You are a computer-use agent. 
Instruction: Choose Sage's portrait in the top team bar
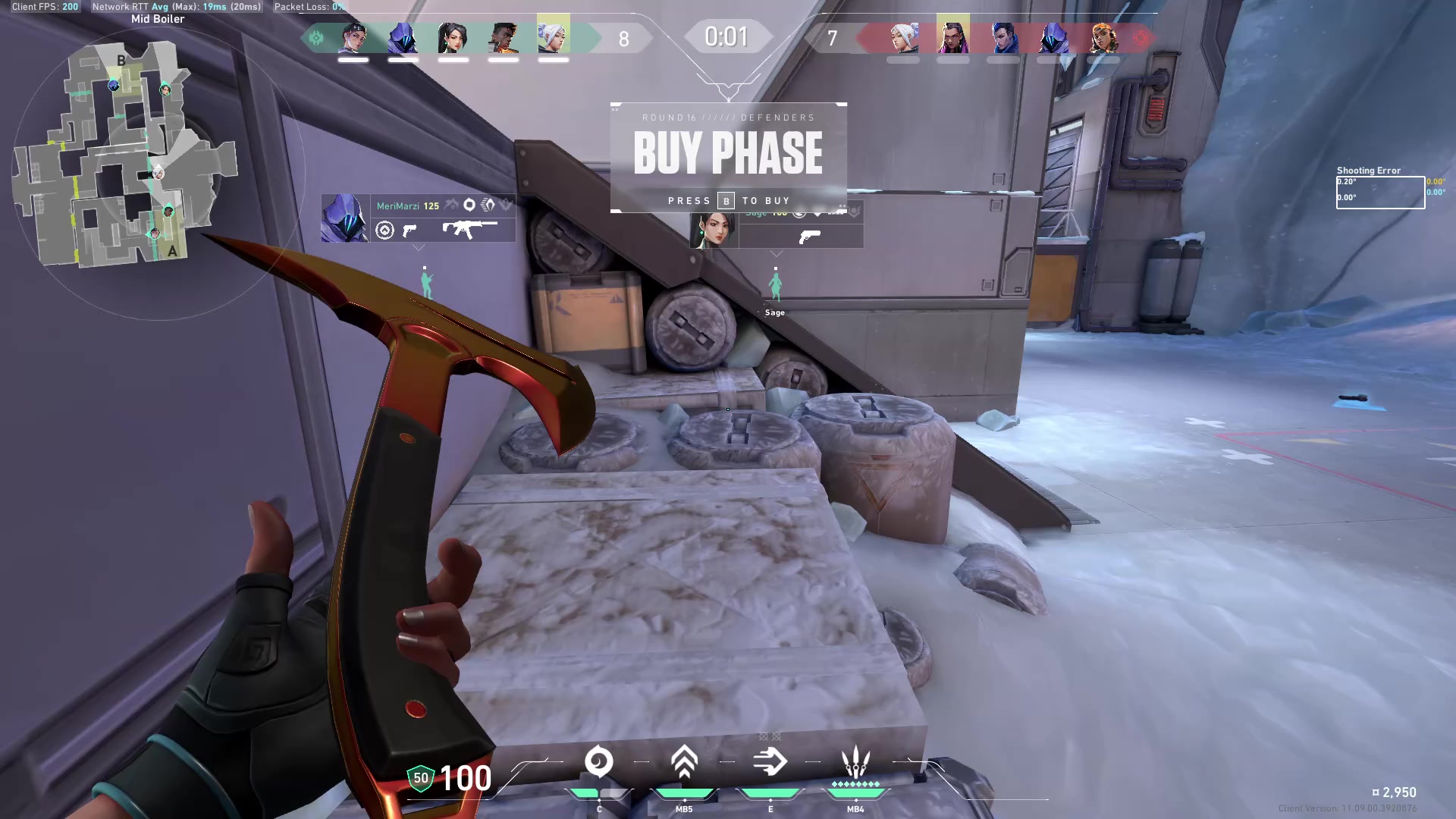(453, 38)
